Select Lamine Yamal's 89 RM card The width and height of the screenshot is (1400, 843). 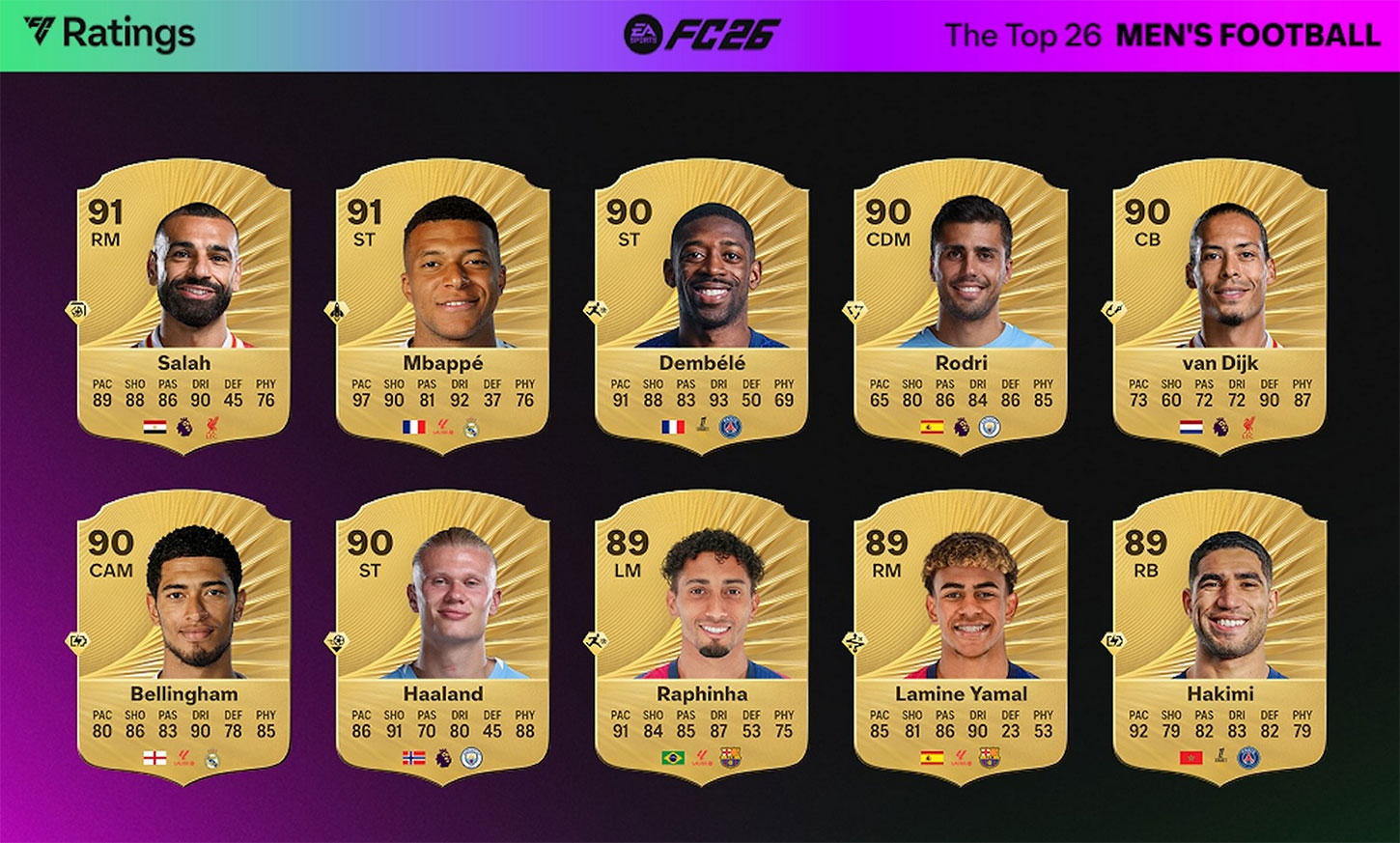click(x=961, y=633)
